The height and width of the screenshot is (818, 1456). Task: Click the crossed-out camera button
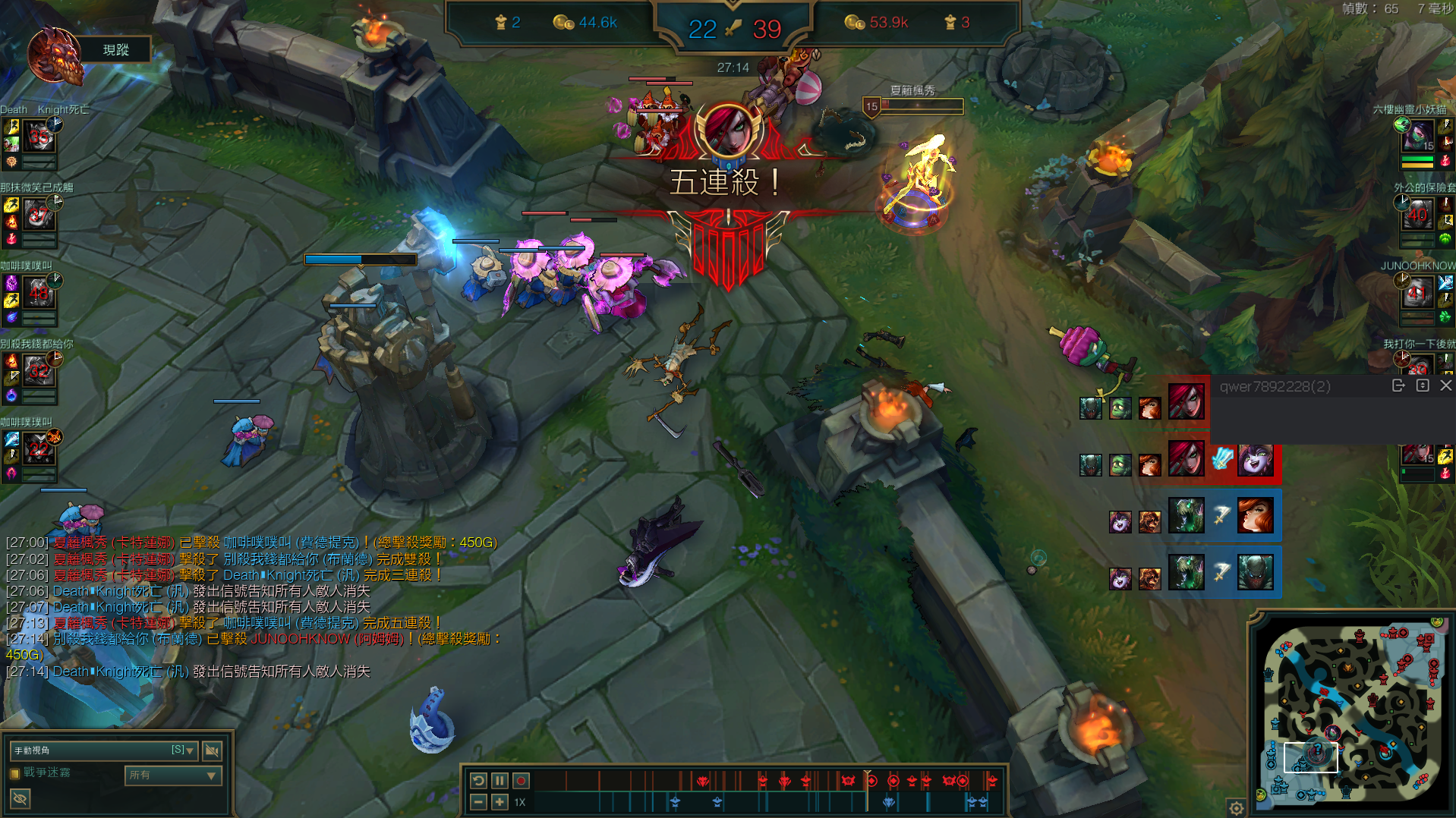coord(213,750)
